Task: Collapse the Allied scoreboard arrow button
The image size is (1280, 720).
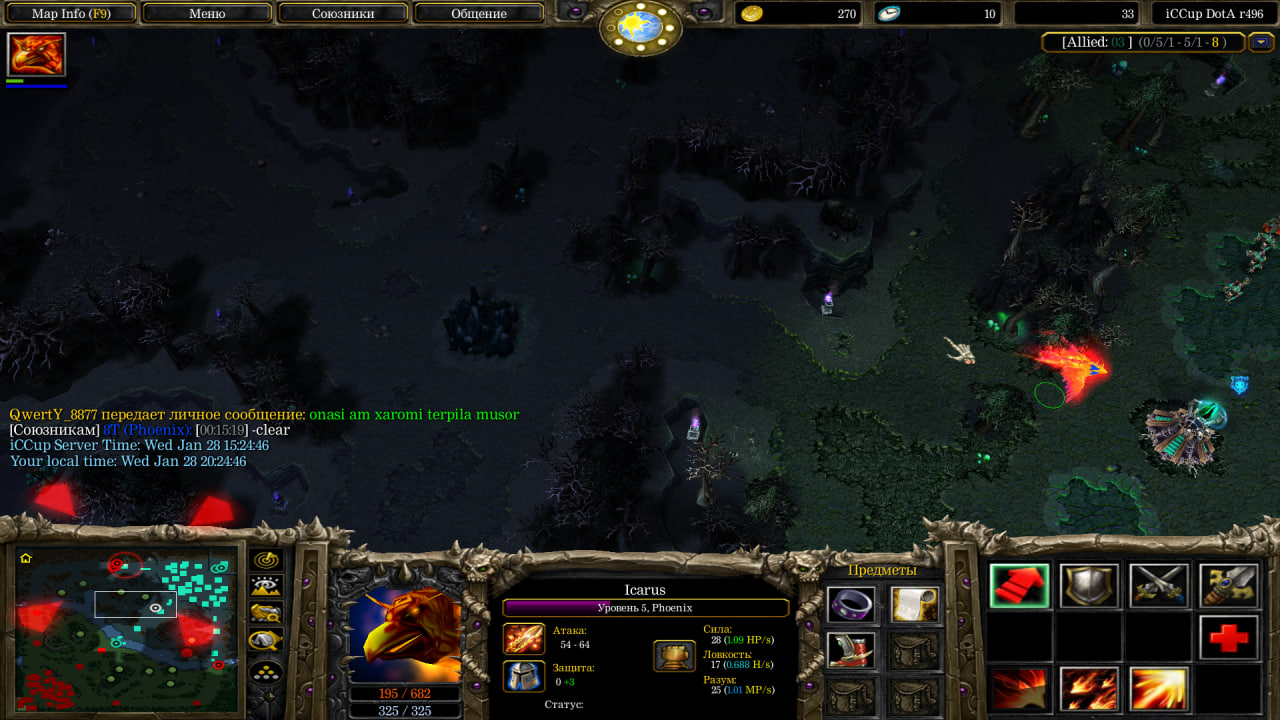Action: (x=1260, y=42)
